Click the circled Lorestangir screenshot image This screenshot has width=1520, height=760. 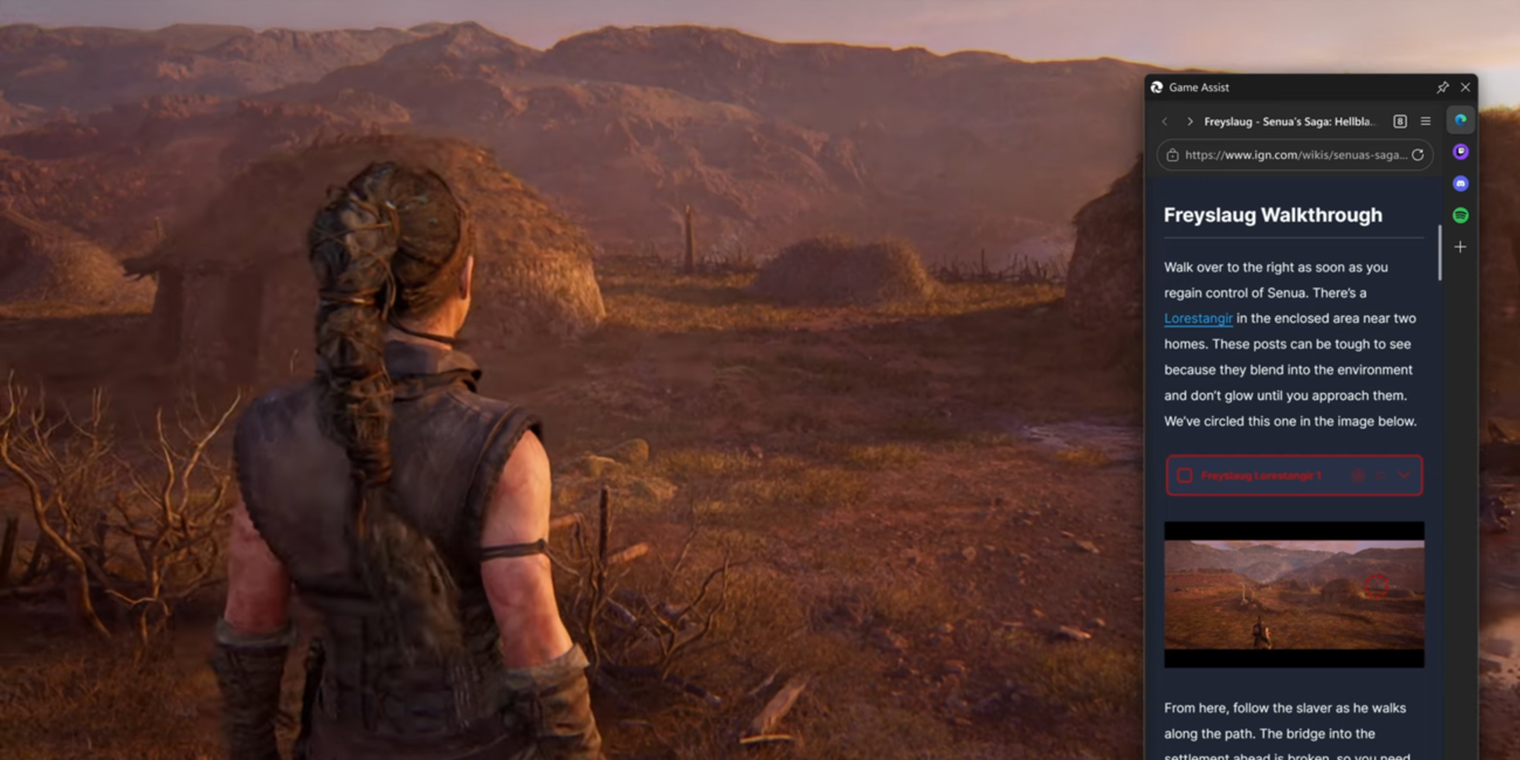(x=1294, y=592)
